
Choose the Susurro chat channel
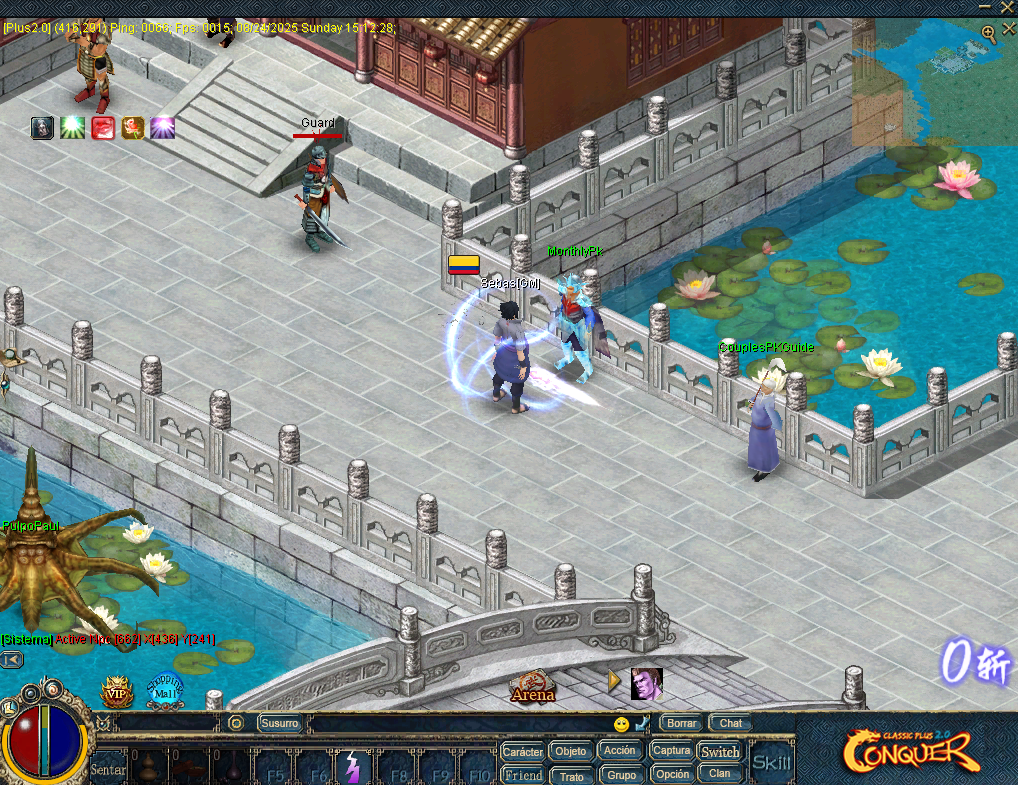point(280,723)
